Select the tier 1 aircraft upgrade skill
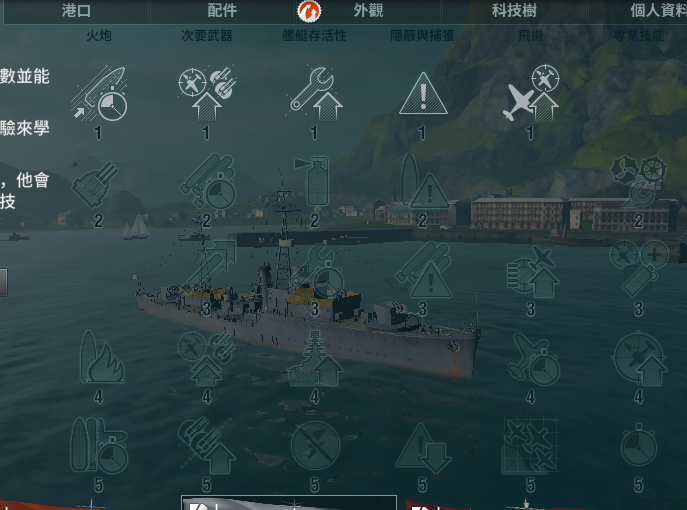 pos(530,93)
